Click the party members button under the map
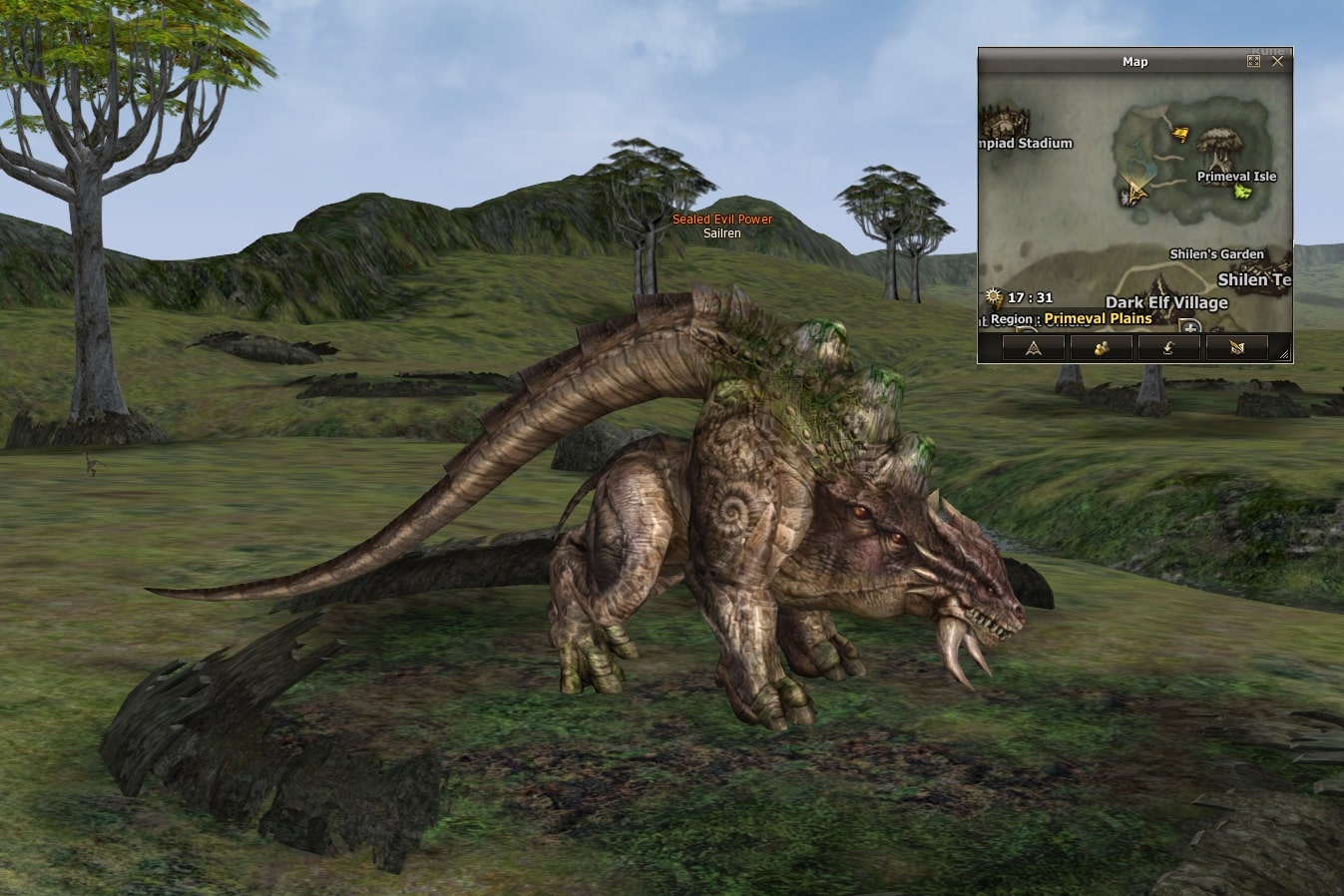 pos(1101,347)
